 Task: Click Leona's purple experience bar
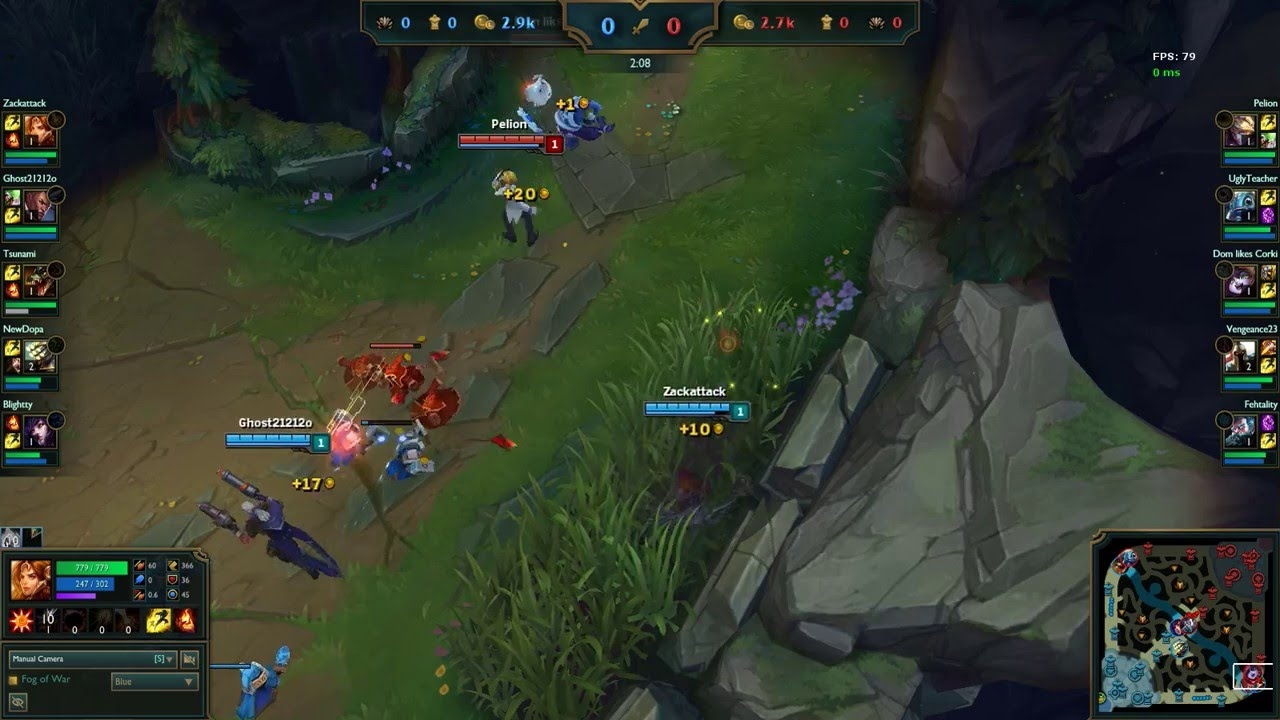[75, 595]
